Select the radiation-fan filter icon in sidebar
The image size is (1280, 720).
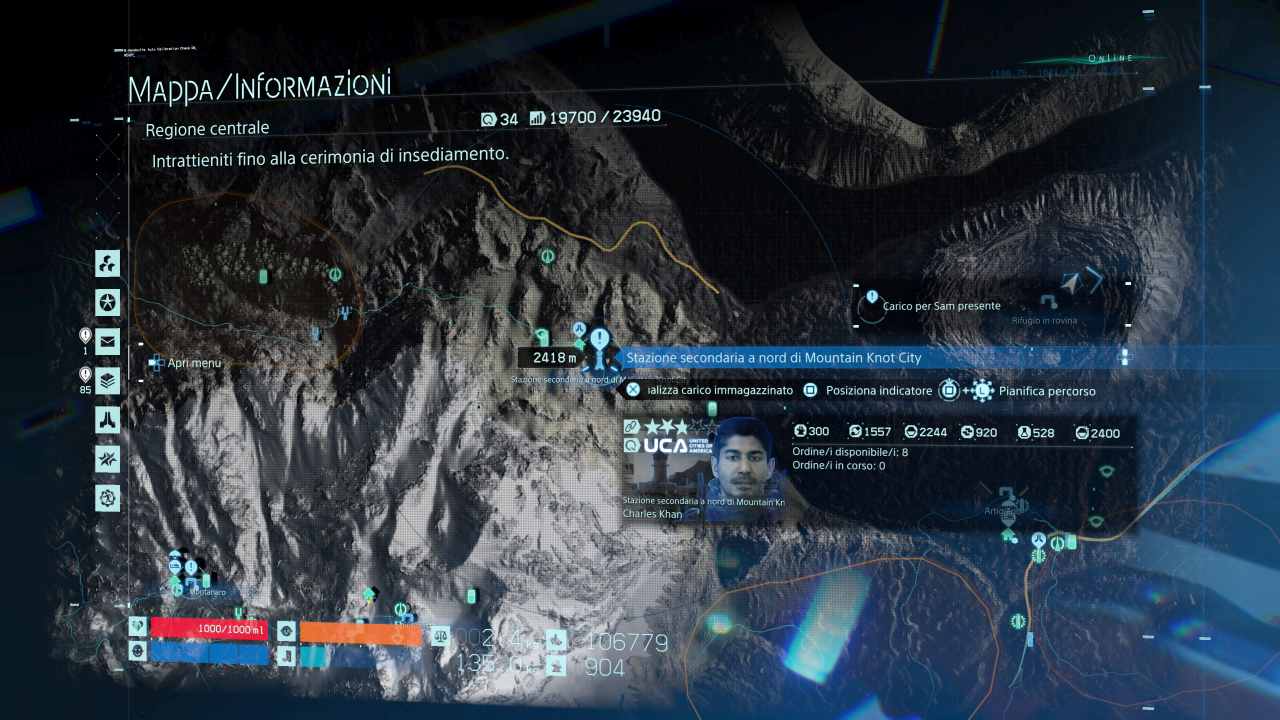(x=108, y=264)
